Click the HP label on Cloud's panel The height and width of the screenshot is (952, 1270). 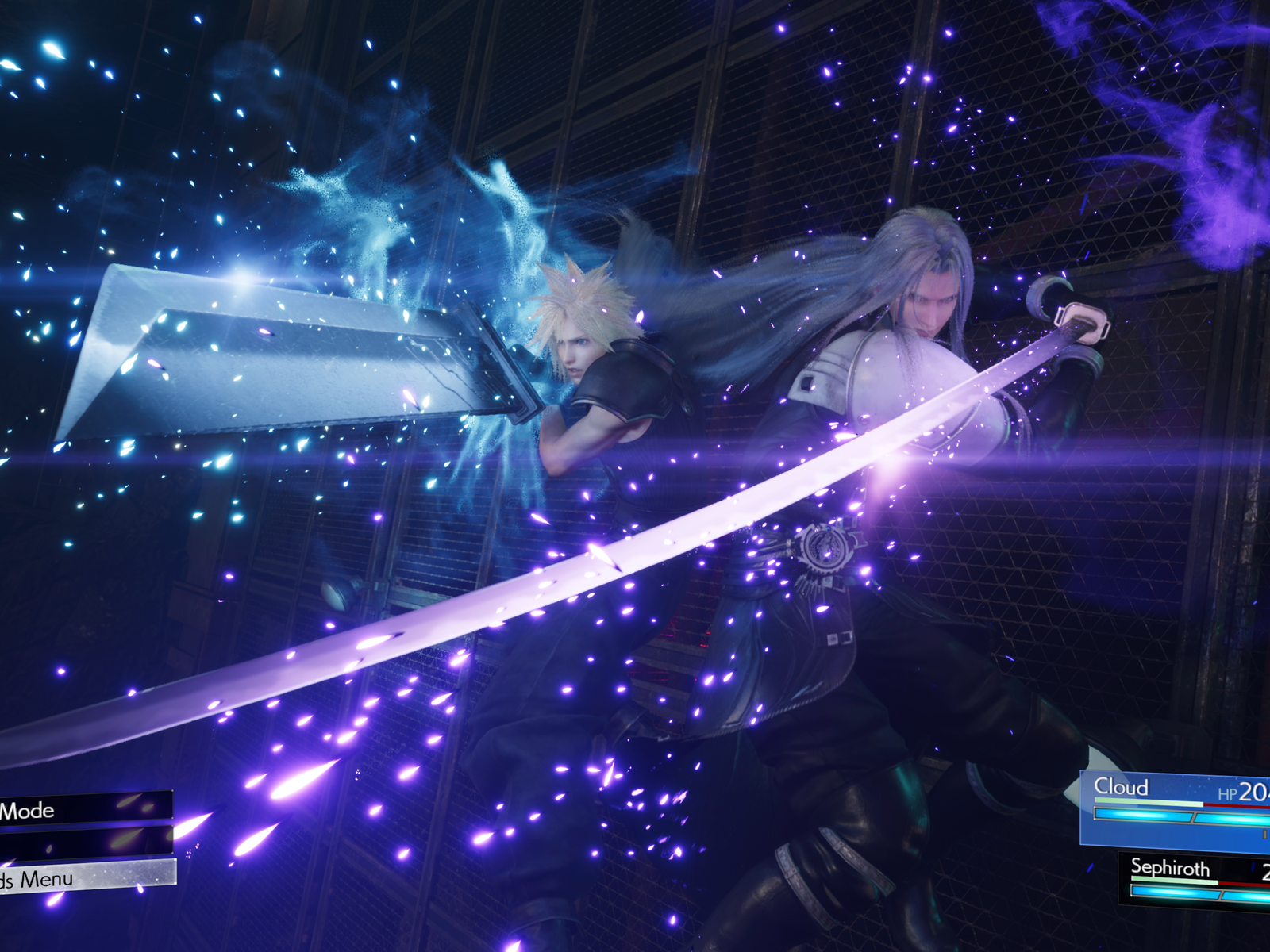(1227, 792)
